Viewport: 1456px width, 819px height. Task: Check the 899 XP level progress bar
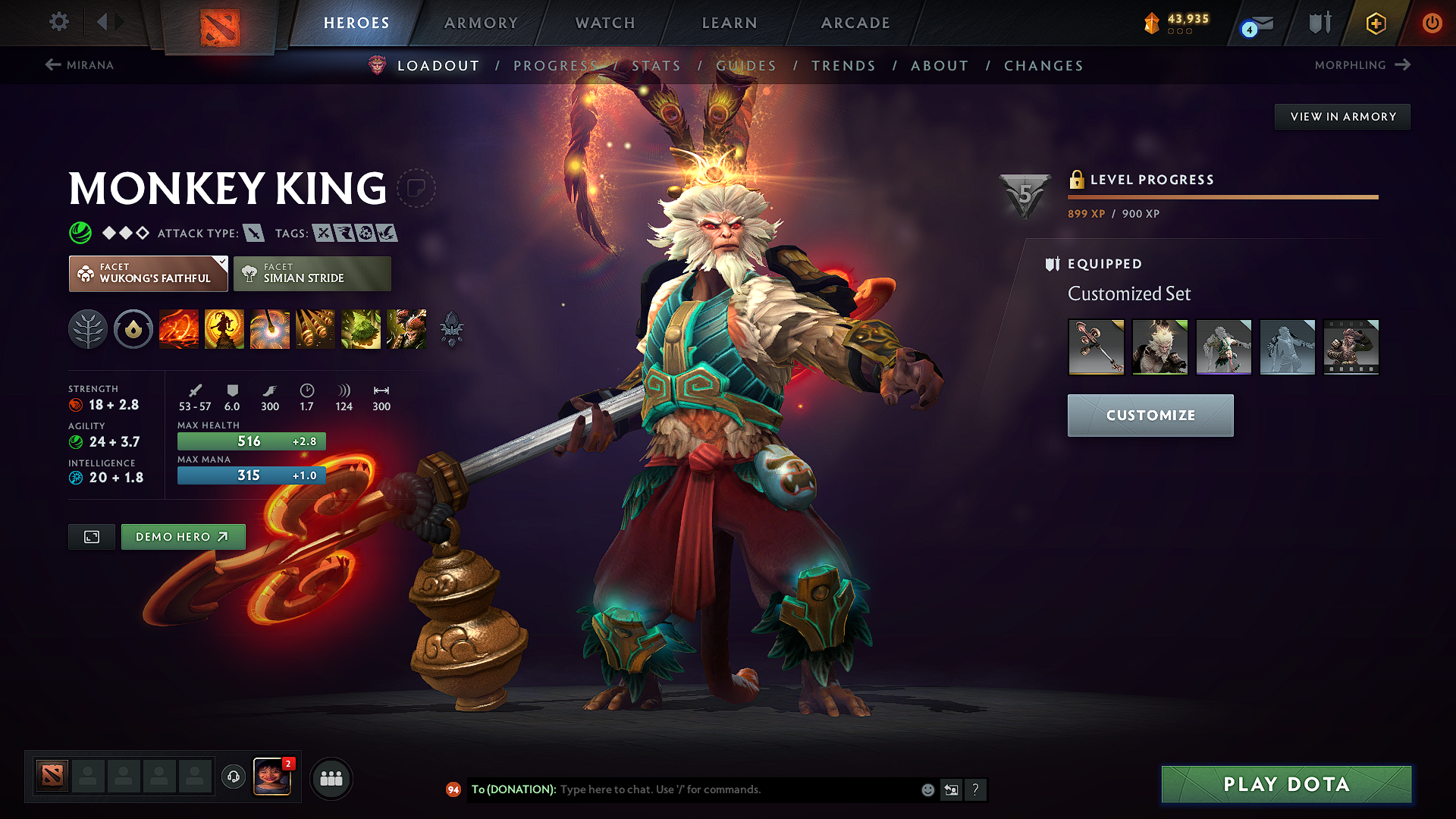(1222, 197)
